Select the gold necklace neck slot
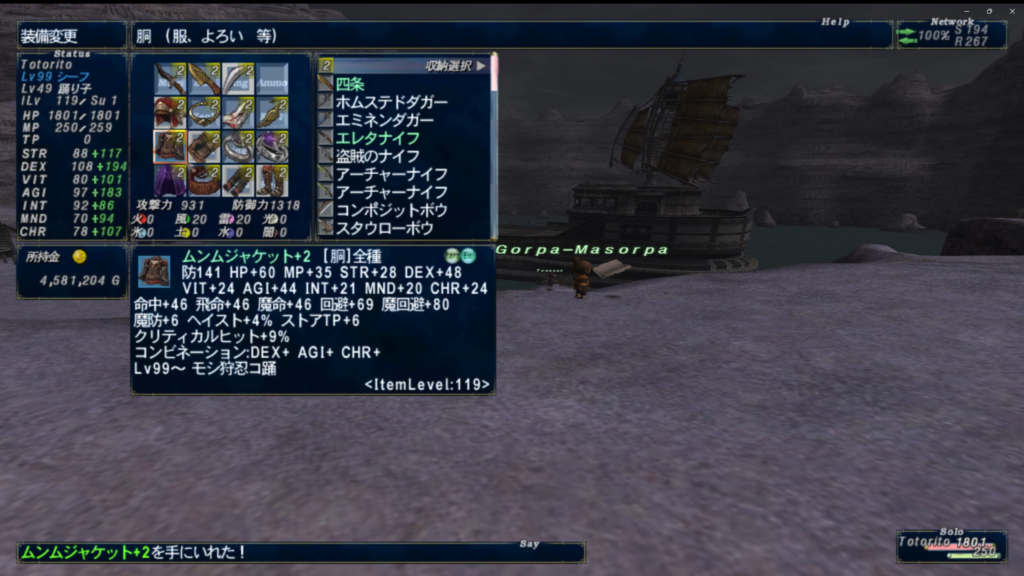The image size is (1024, 576). pos(204,113)
